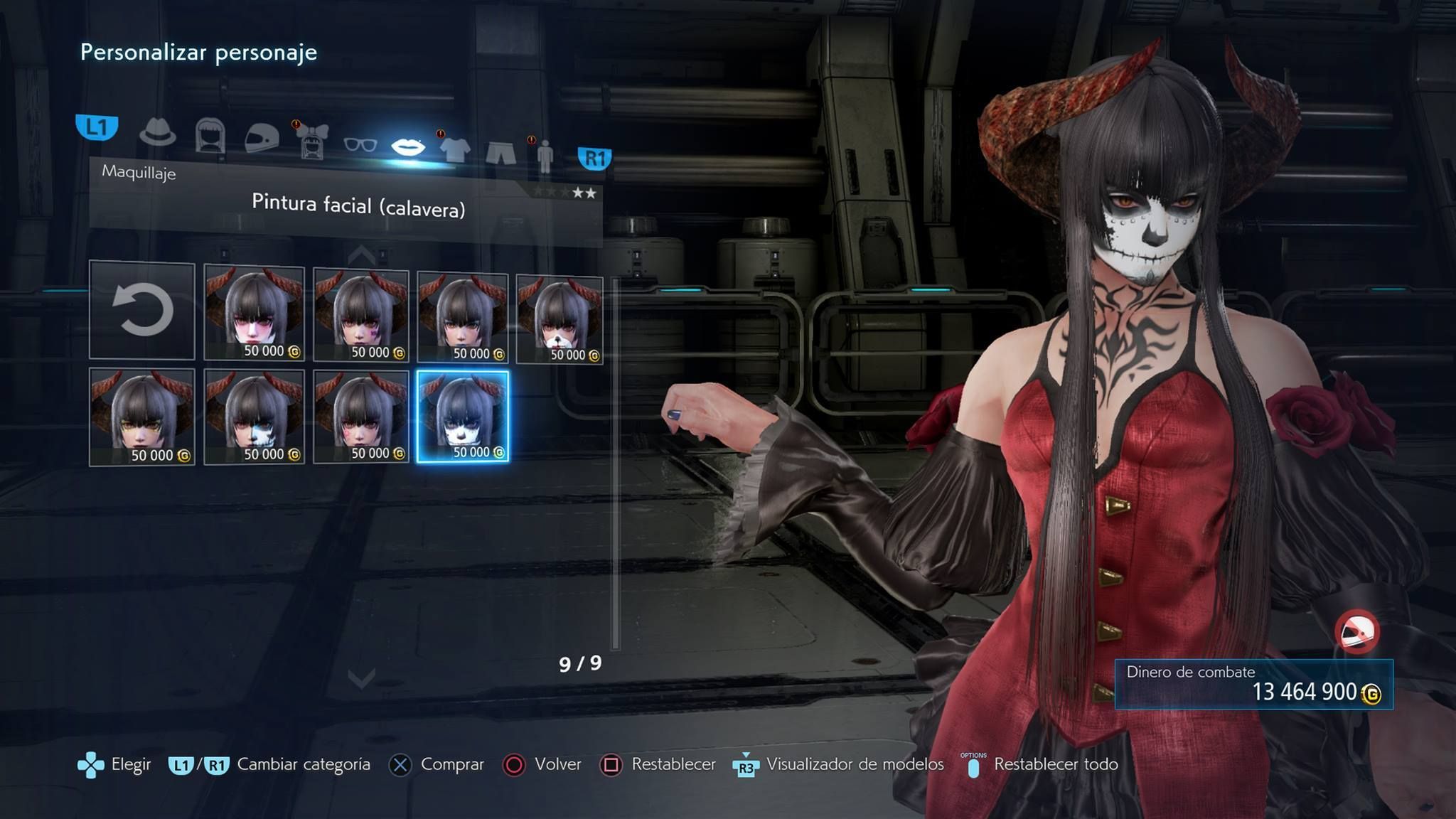Select the lips makeup category tab
Viewport: 1456px width, 819px height.
(408, 147)
